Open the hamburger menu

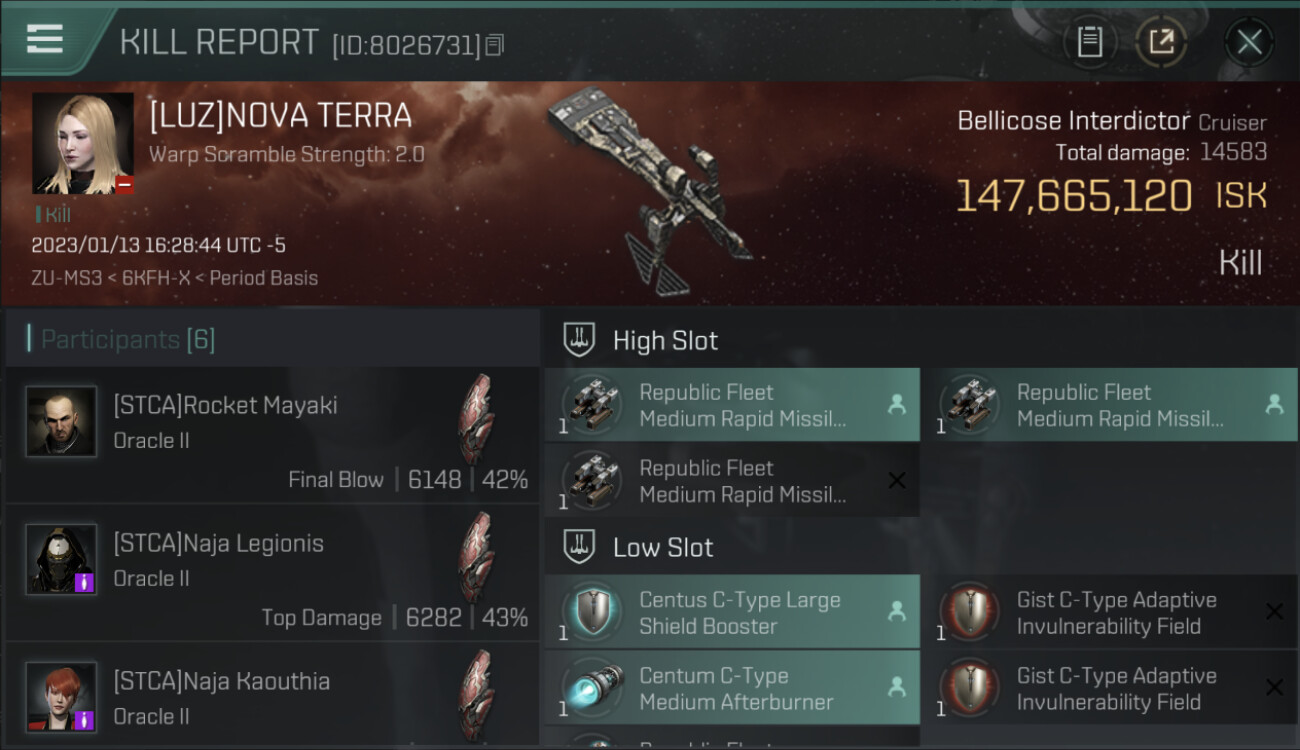click(45, 39)
